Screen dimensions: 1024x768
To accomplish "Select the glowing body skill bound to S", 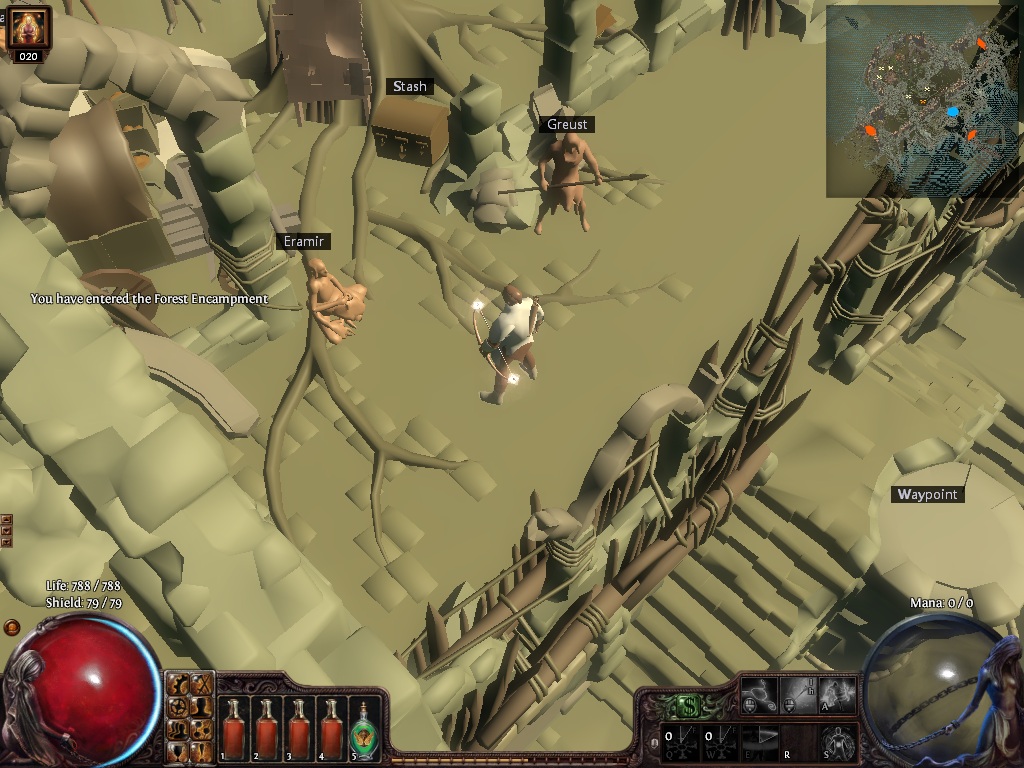I will [x=838, y=742].
